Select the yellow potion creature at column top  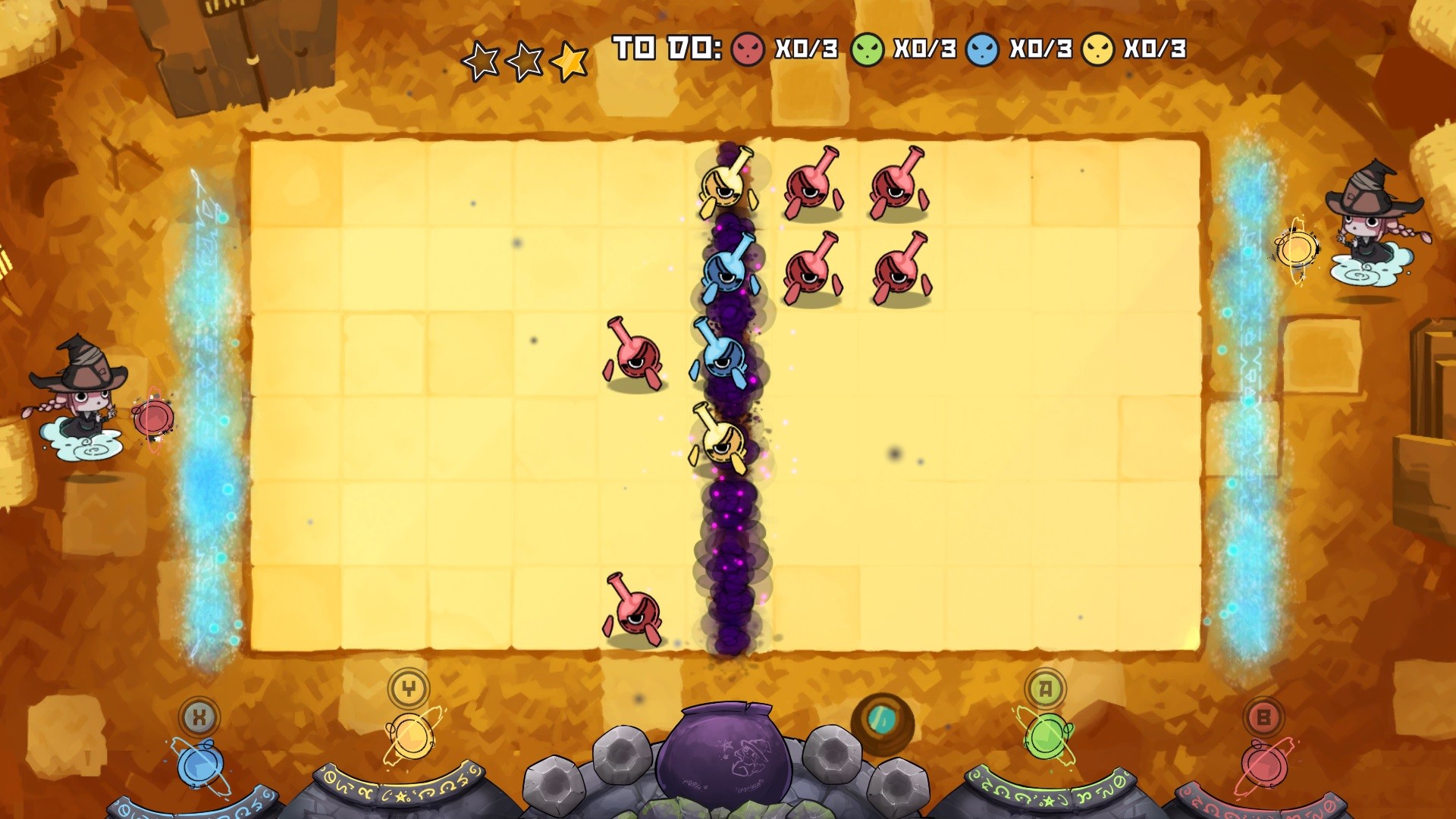724,182
